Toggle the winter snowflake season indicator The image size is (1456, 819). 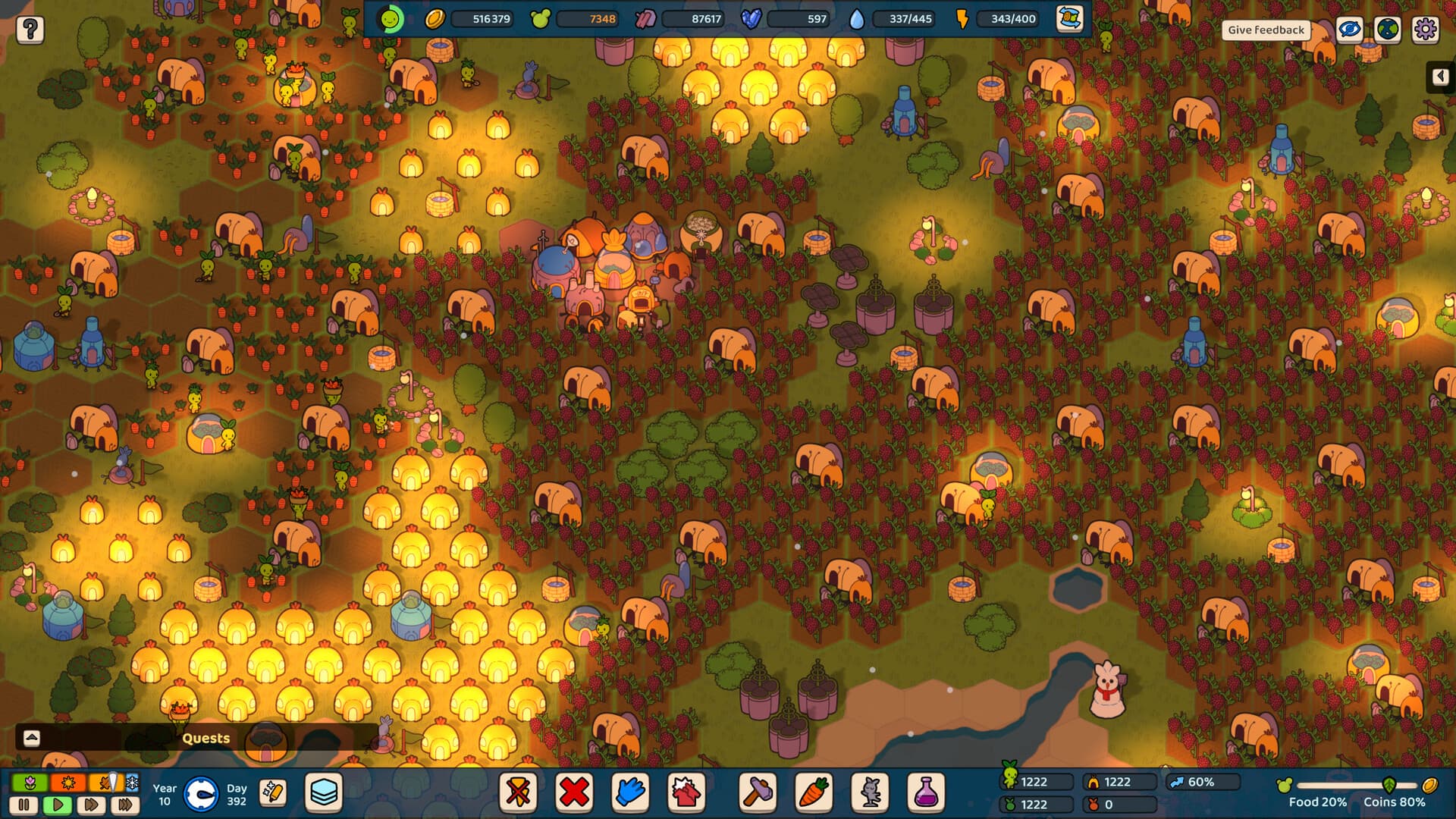pos(130,783)
